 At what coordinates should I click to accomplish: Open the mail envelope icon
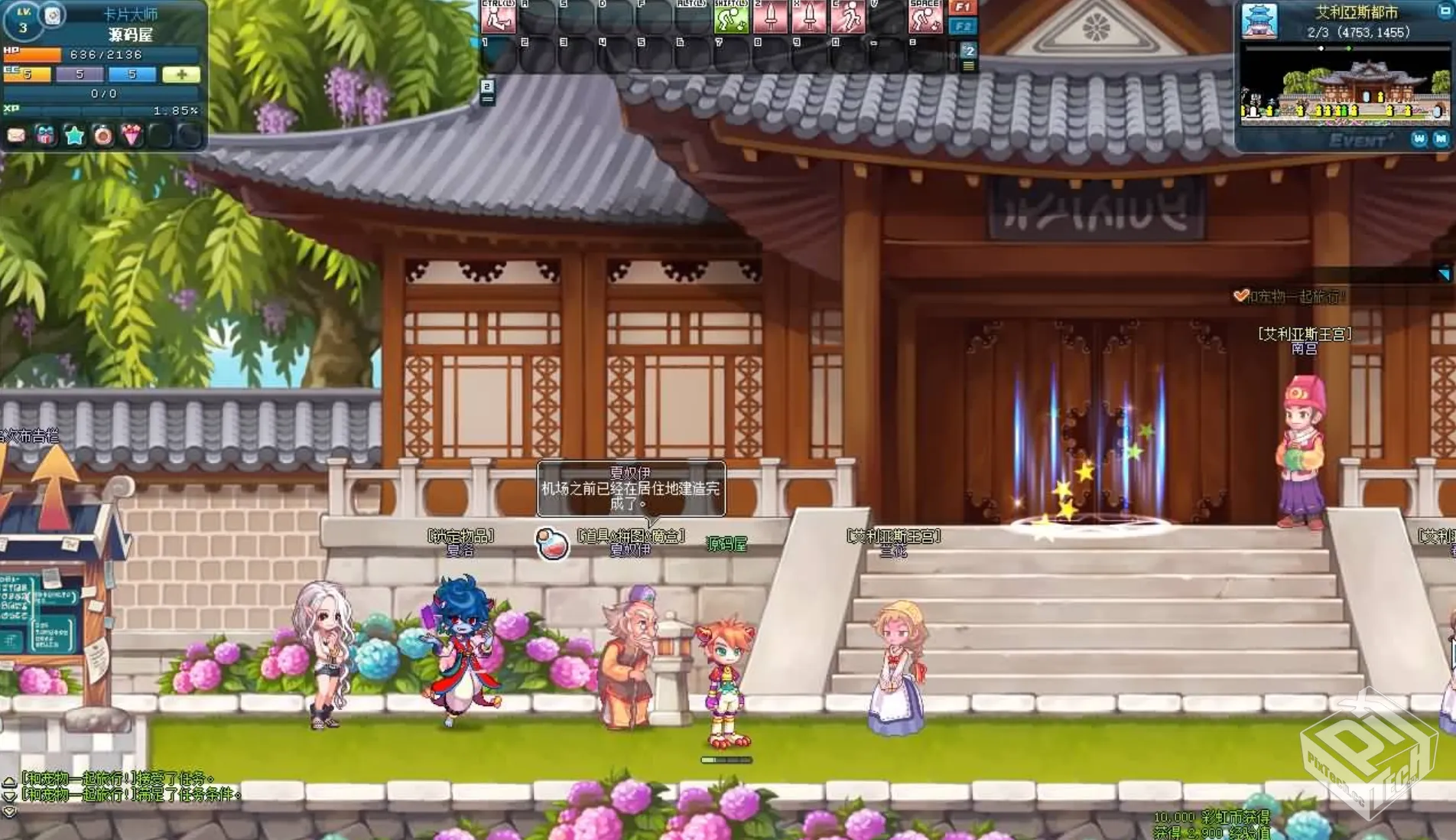tap(16, 136)
